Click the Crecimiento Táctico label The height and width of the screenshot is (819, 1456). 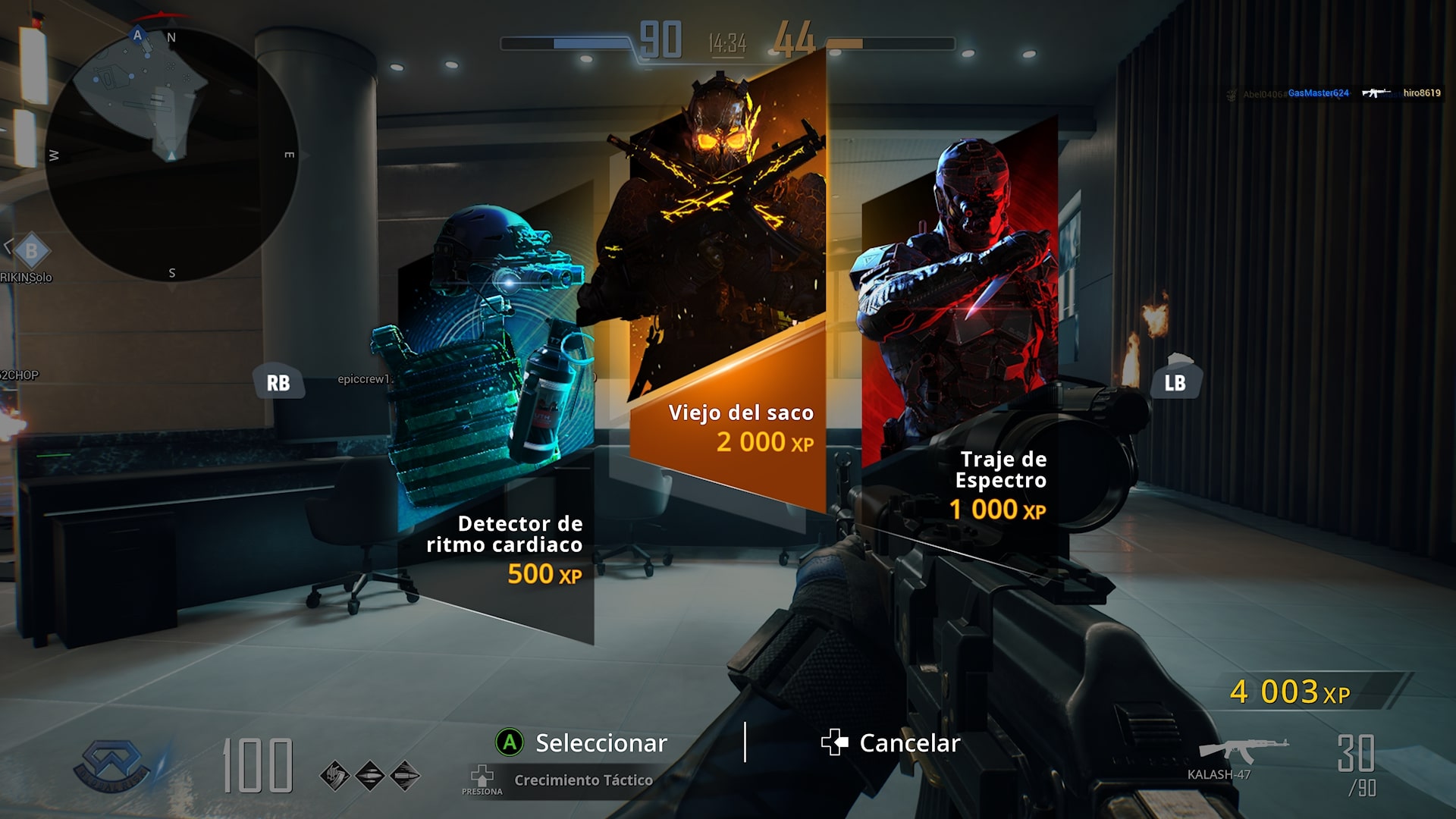582,780
